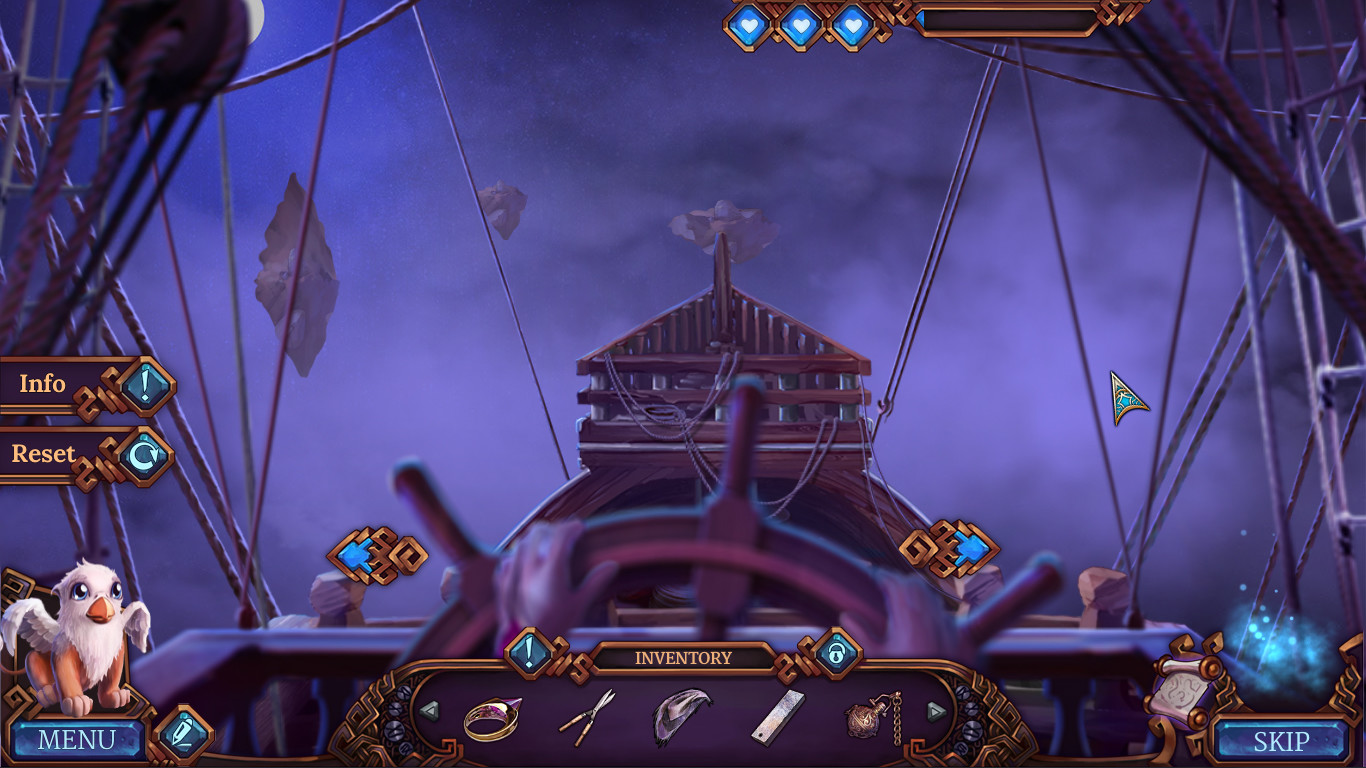Screen dimensions: 1366x768
Task: Open the Info panel
Action: [x=41, y=384]
